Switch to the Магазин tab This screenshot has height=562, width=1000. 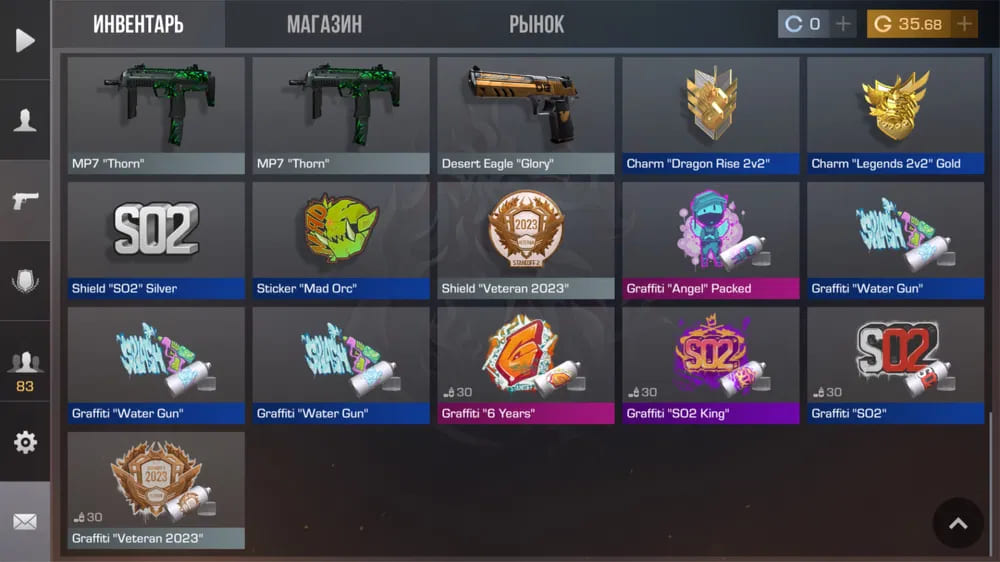tap(324, 24)
